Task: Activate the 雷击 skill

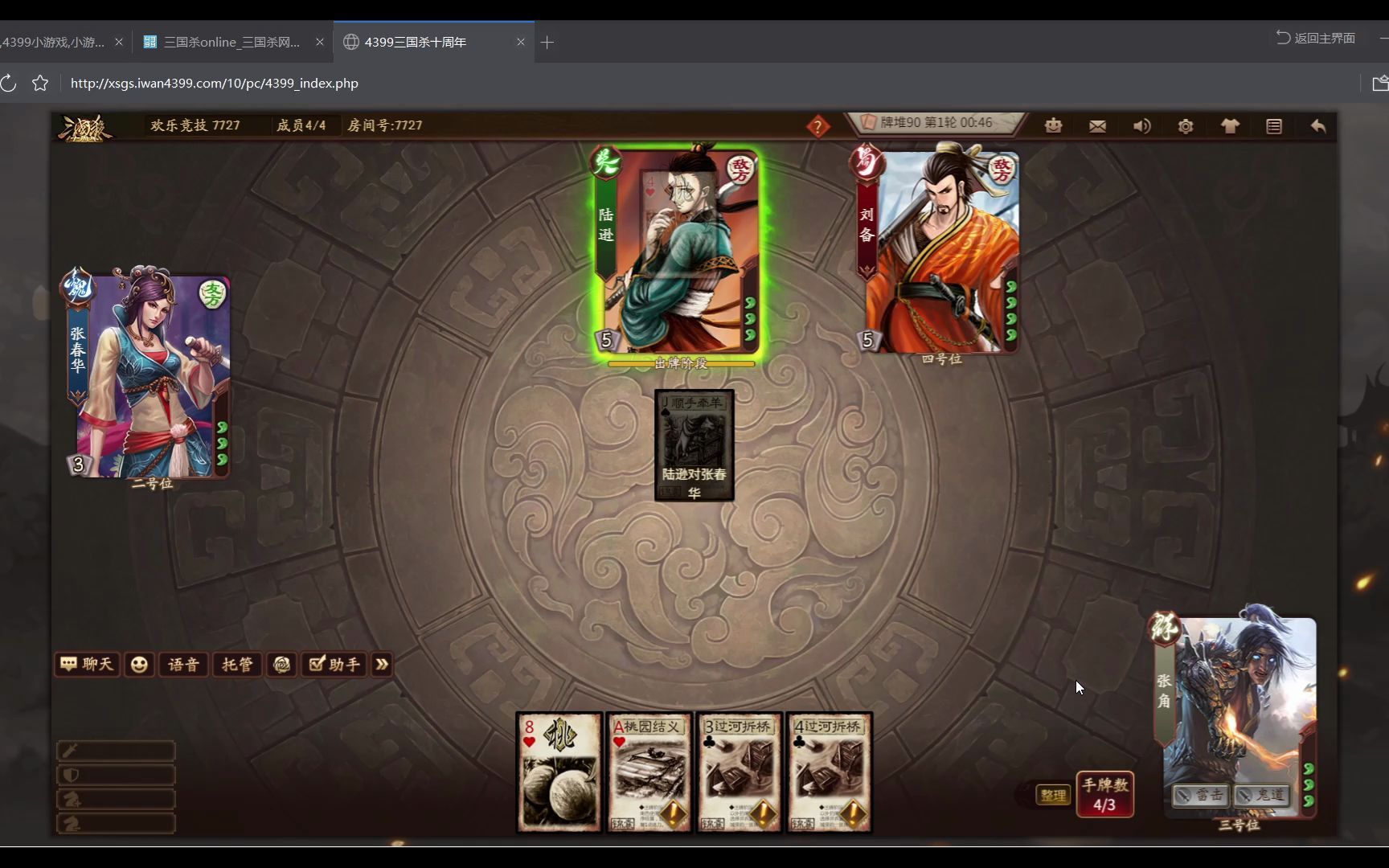Action: pos(1199,795)
